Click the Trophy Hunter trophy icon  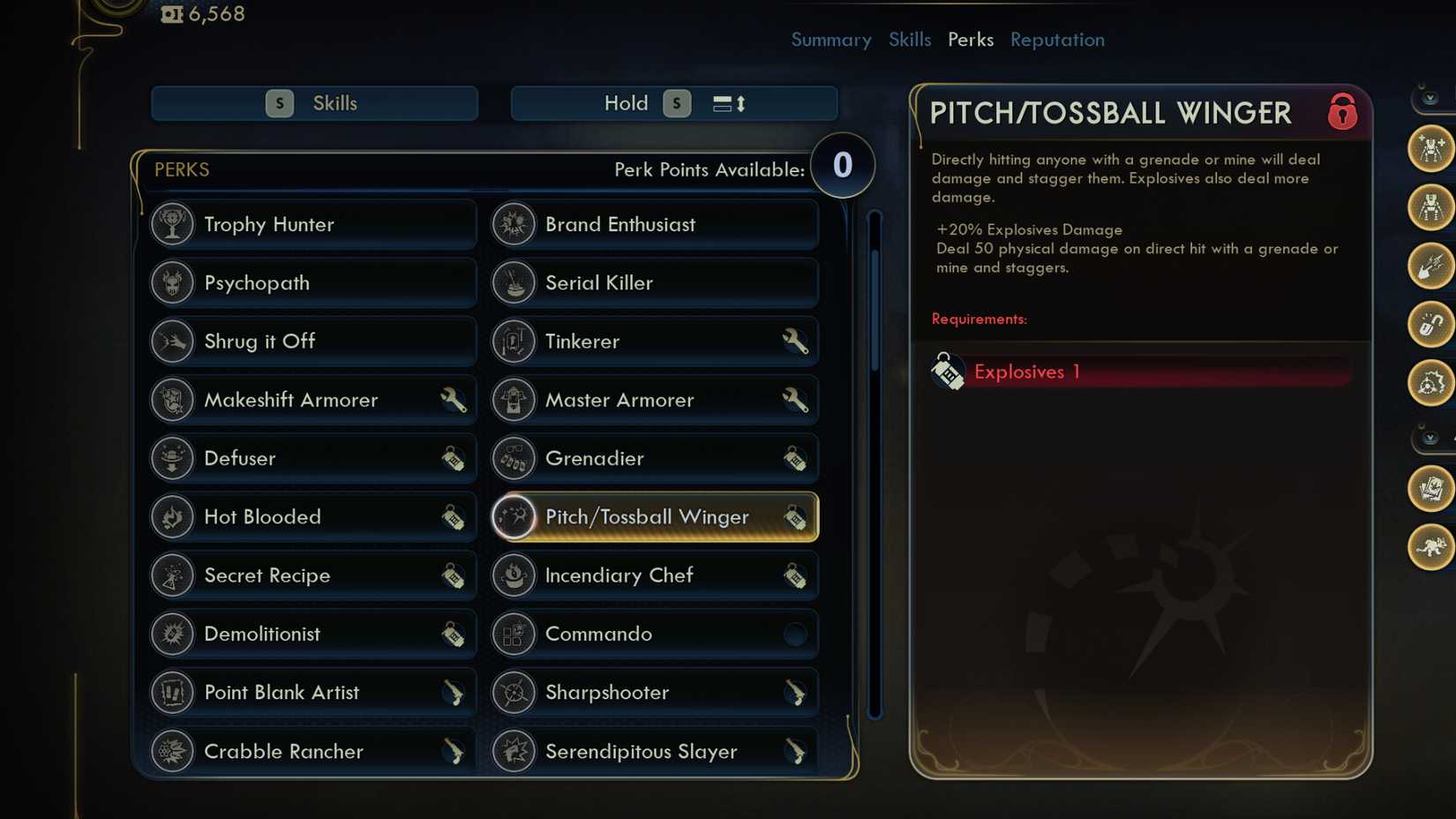click(173, 224)
